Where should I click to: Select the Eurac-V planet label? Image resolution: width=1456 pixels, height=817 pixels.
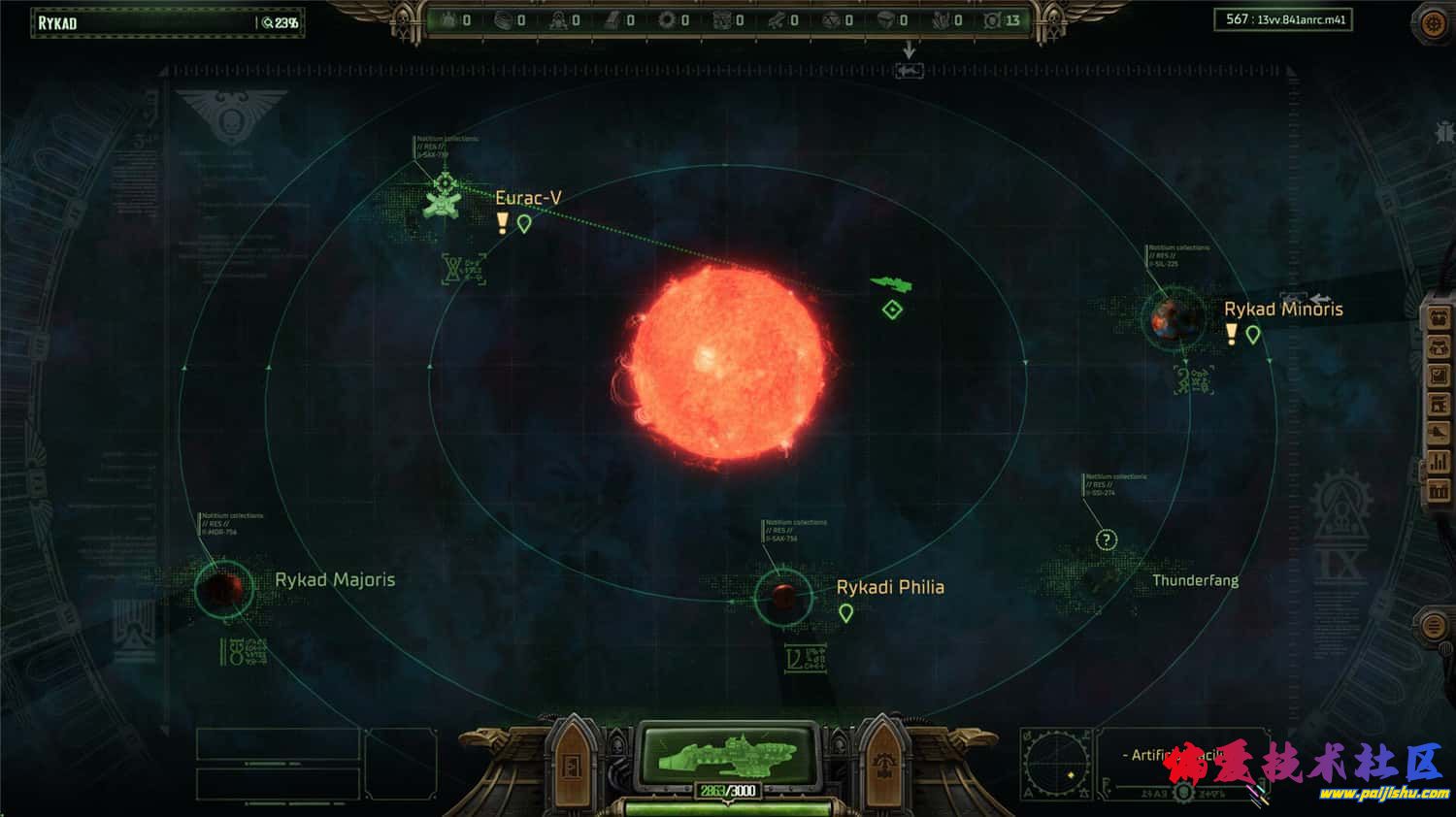tap(528, 198)
